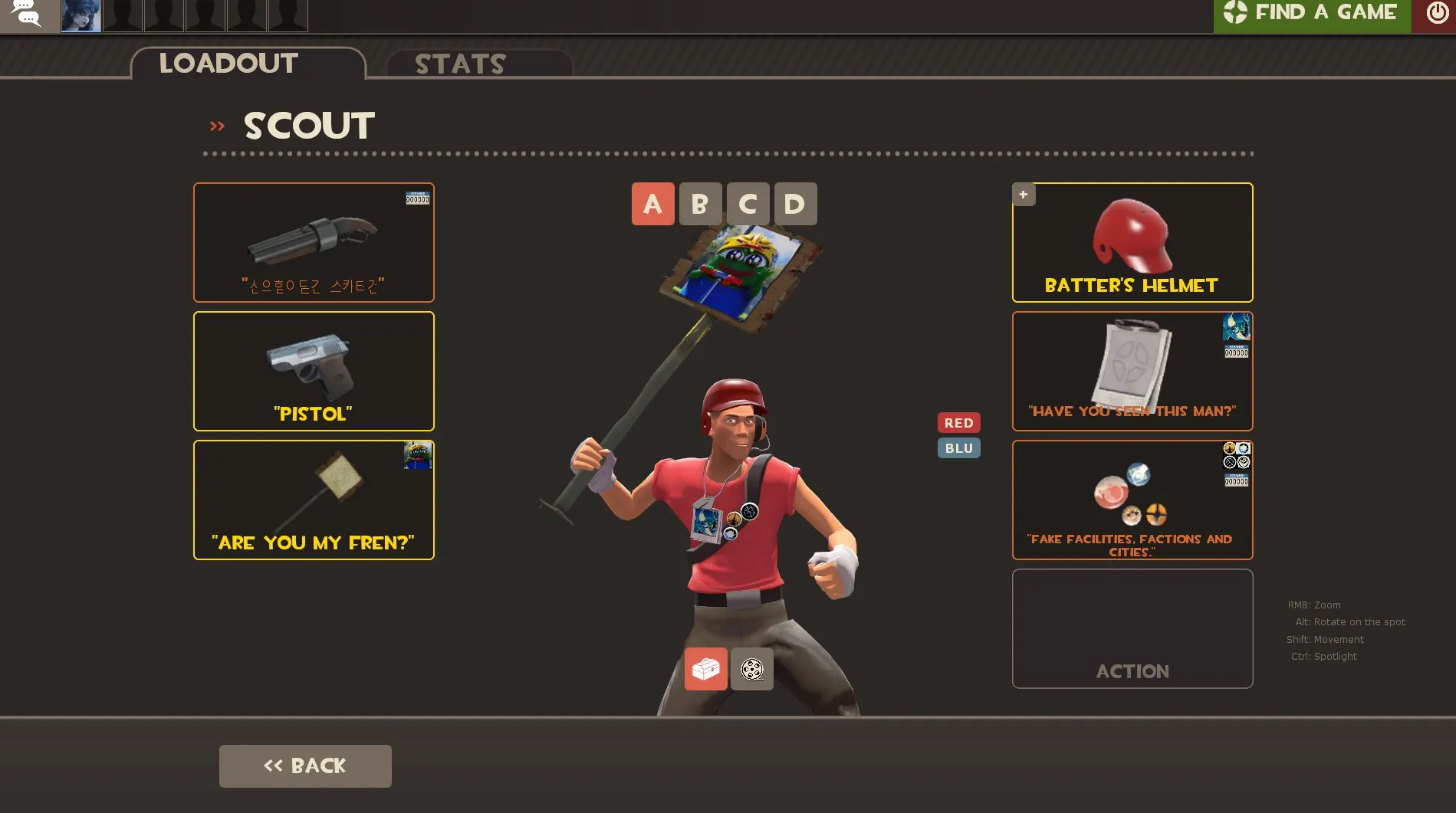Select the "Fake Facilities, Factions and Cities" slot

click(1132, 500)
